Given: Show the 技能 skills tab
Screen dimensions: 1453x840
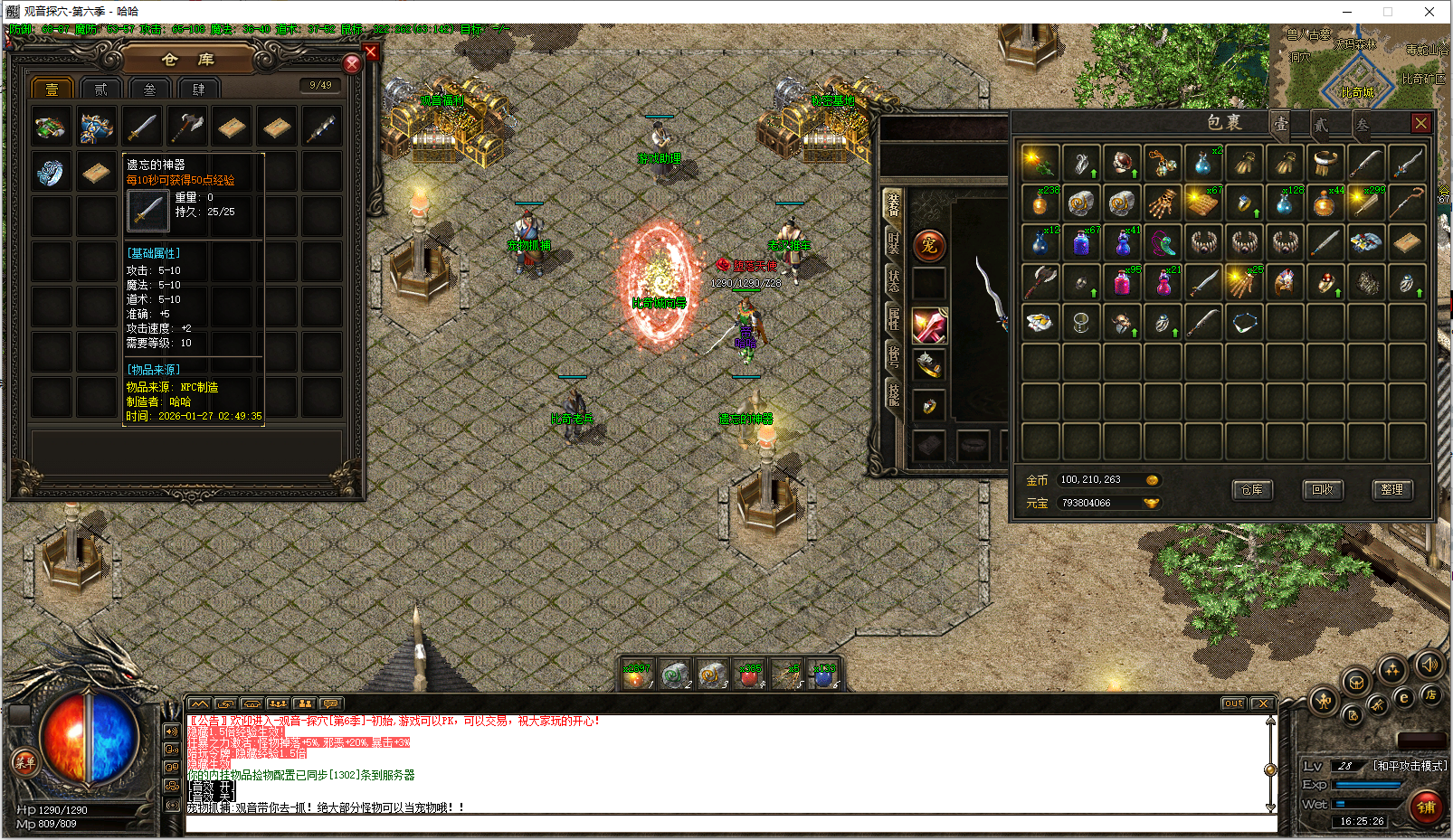Looking at the screenshot, I should [x=894, y=393].
